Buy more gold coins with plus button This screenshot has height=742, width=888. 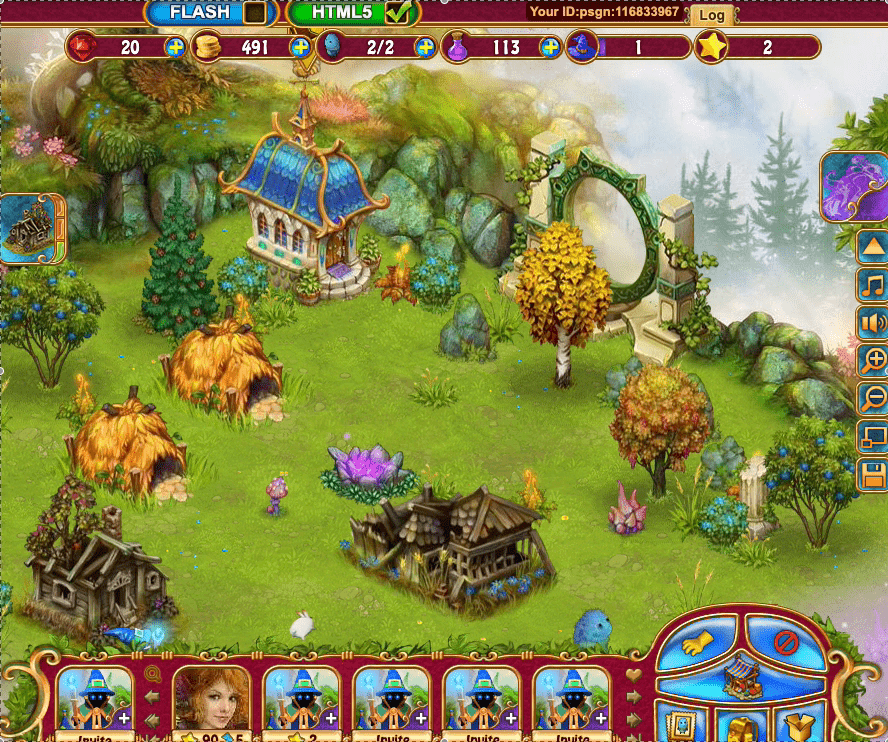click(x=300, y=47)
